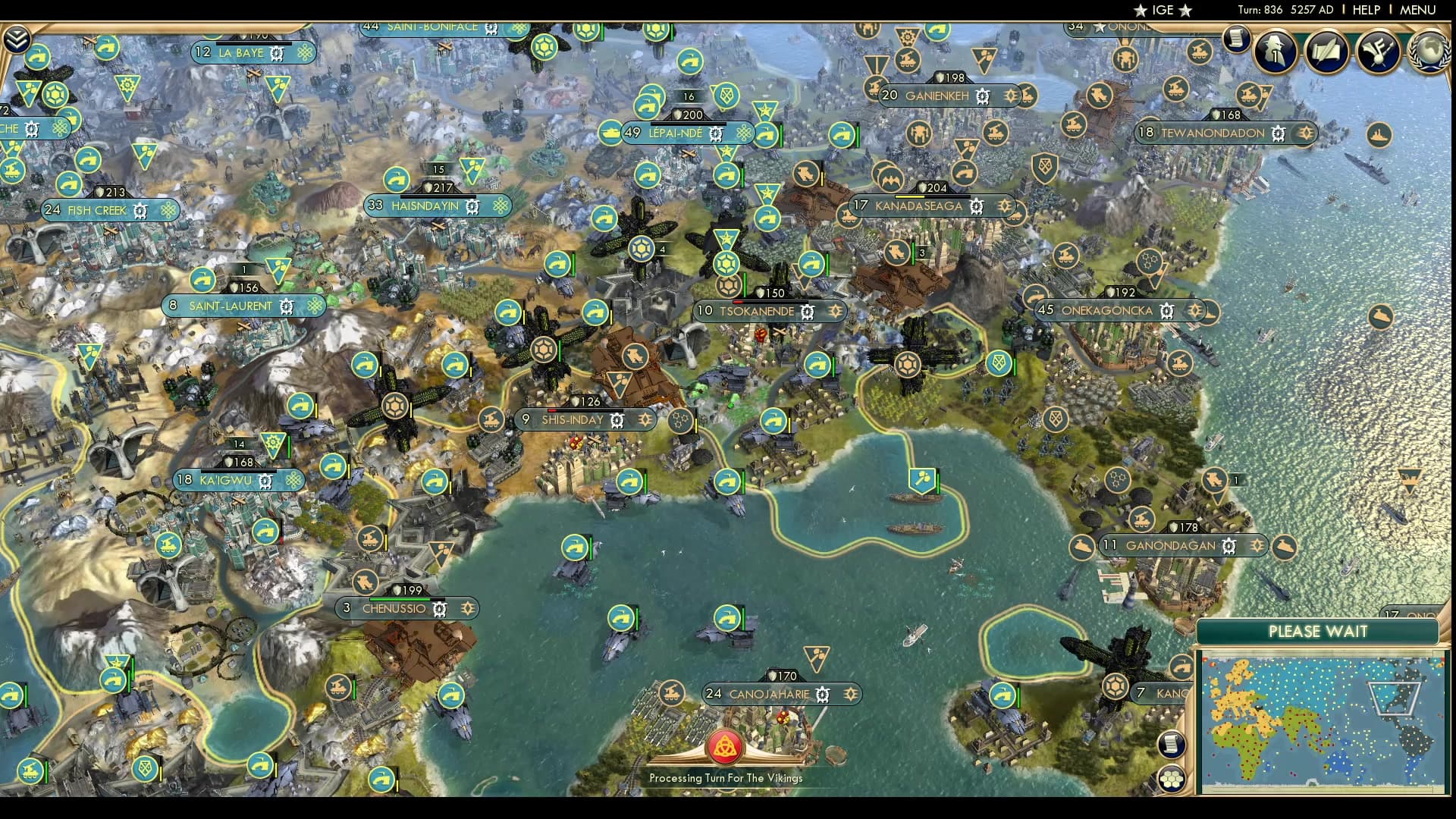Click the religion sun icon on Shis-Inday's banner
1456x819 pixels.
click(645, 419)
